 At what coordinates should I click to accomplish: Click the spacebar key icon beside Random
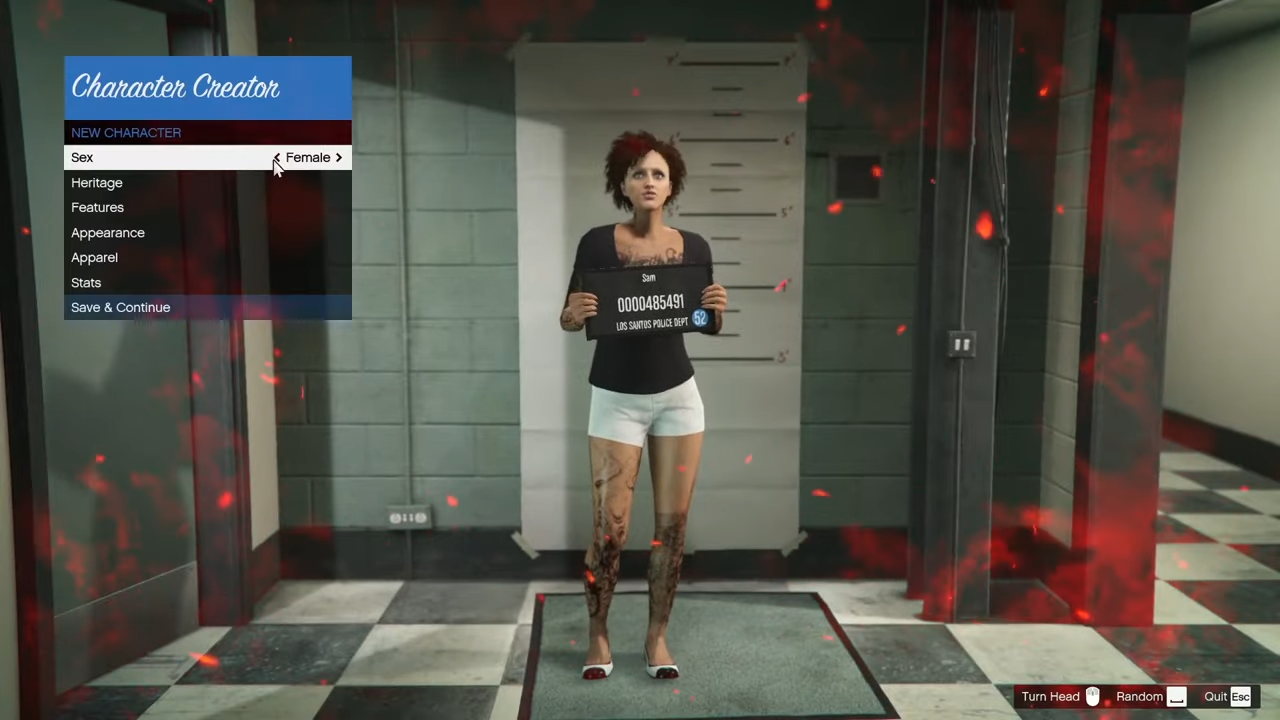tap(1176, 696)
